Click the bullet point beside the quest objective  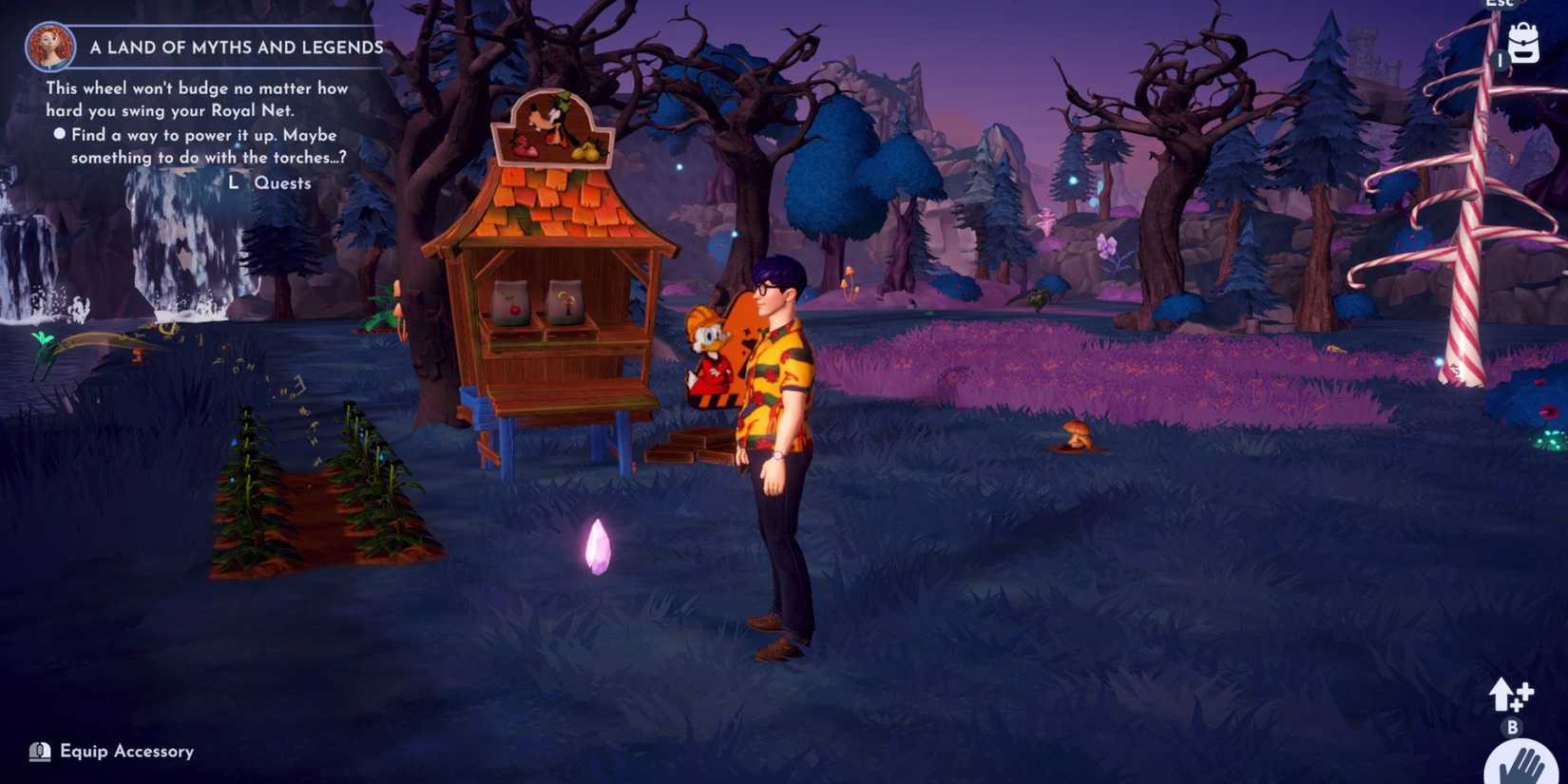[60, 135]
